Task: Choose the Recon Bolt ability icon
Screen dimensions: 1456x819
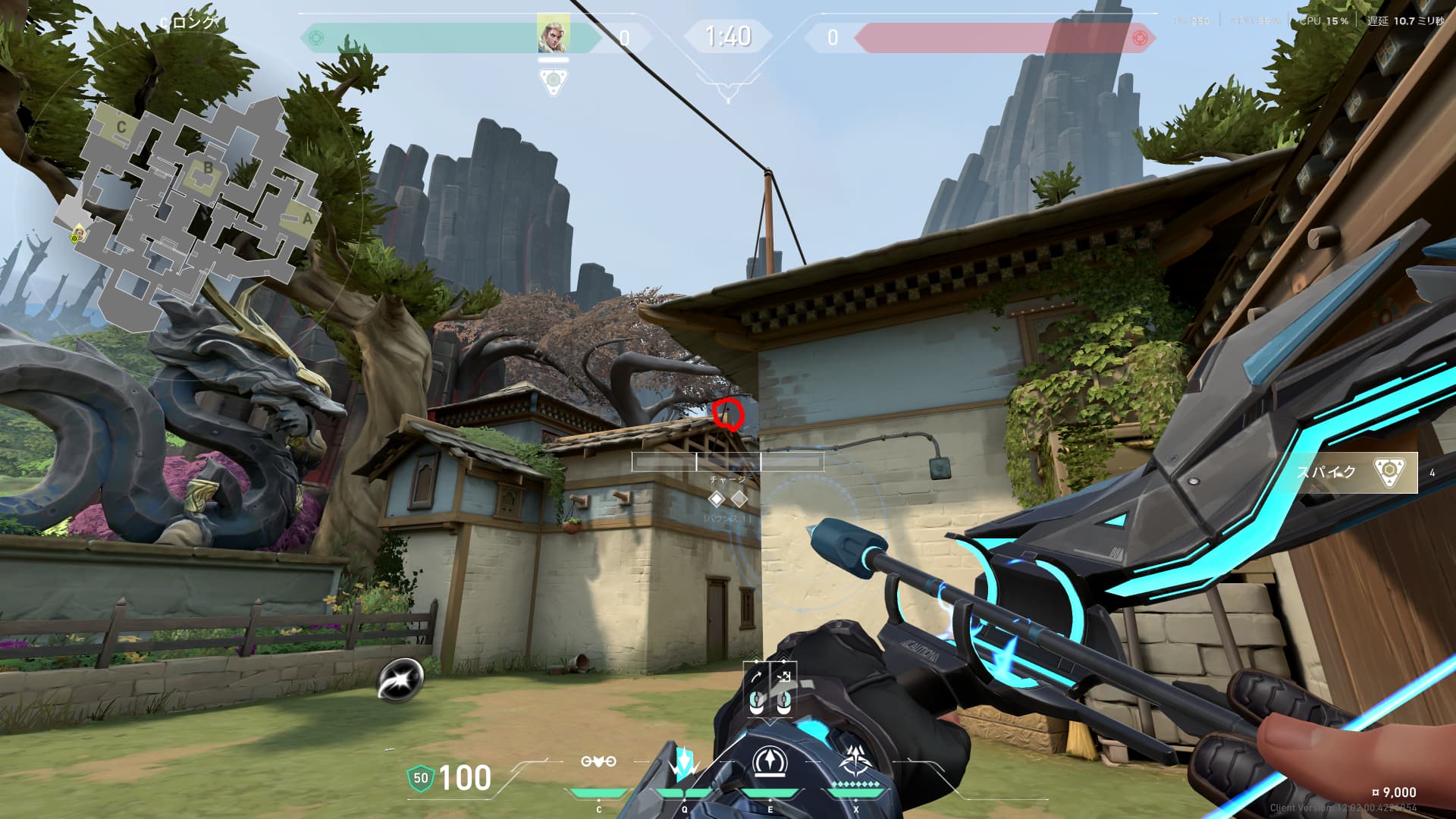Action: click(770, 761)
